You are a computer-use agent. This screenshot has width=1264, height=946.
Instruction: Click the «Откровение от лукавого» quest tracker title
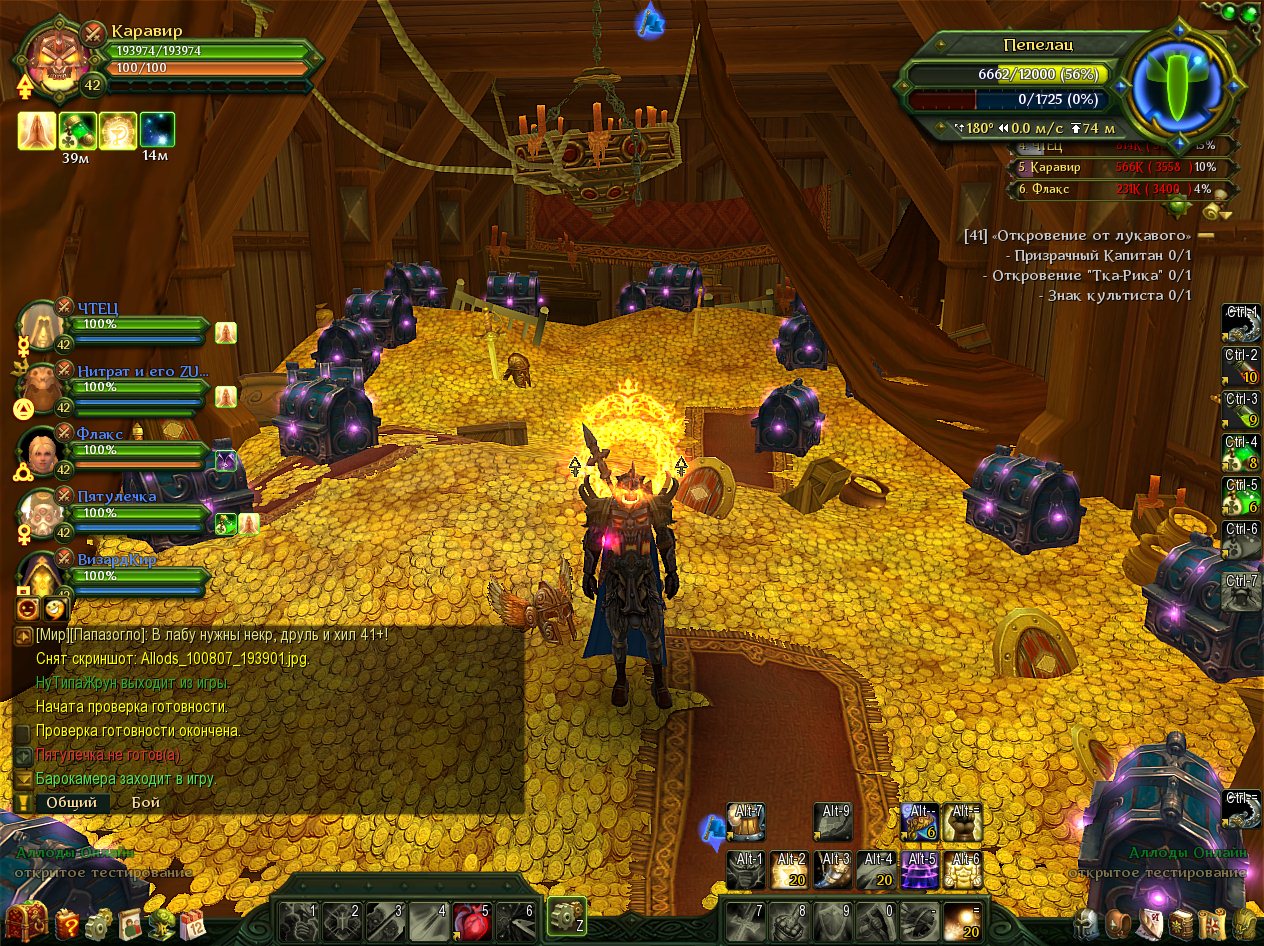pyautogui.click(x=1090, y=235)
